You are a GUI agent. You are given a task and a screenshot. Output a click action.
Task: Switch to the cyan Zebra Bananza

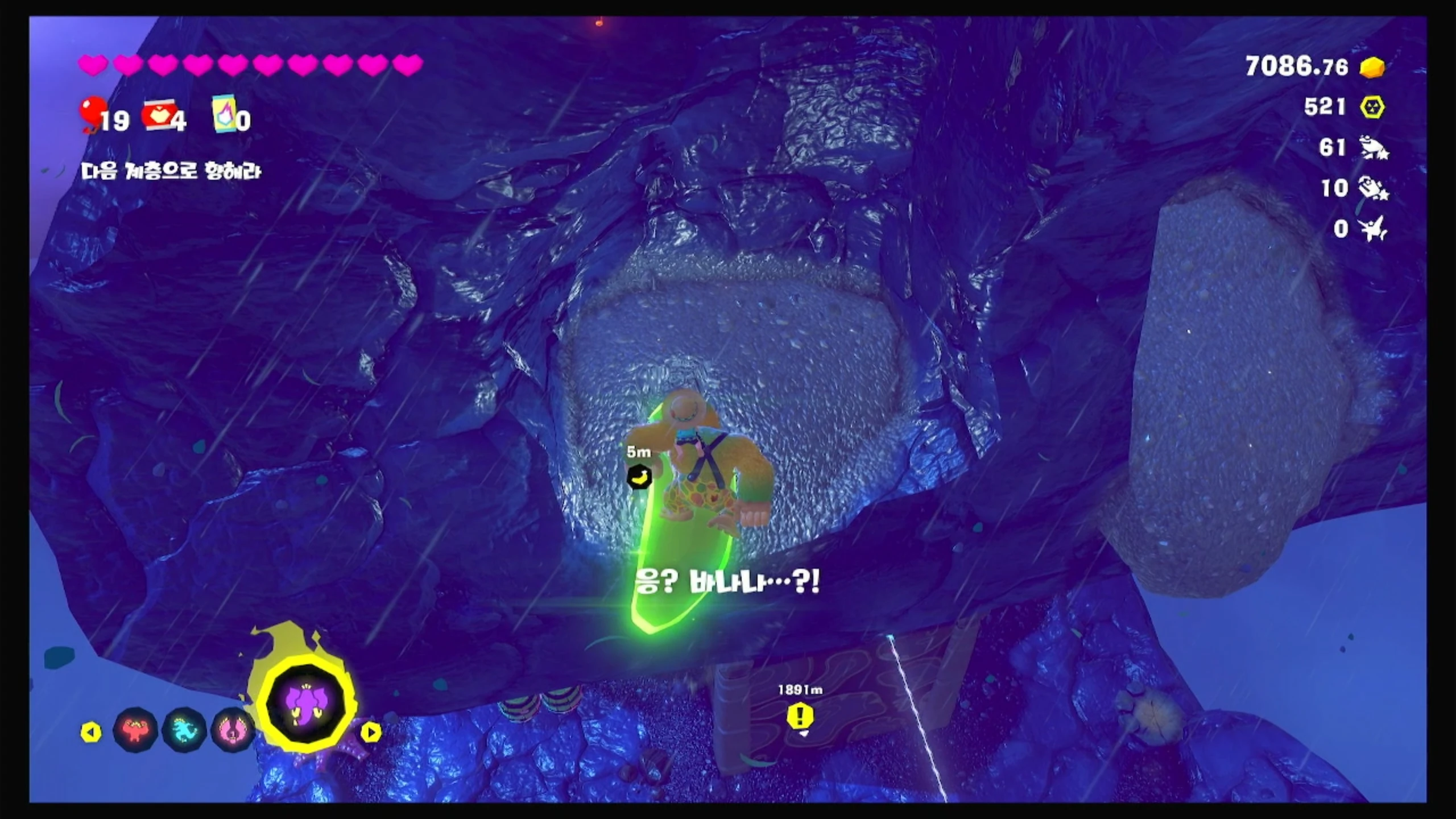184,730
